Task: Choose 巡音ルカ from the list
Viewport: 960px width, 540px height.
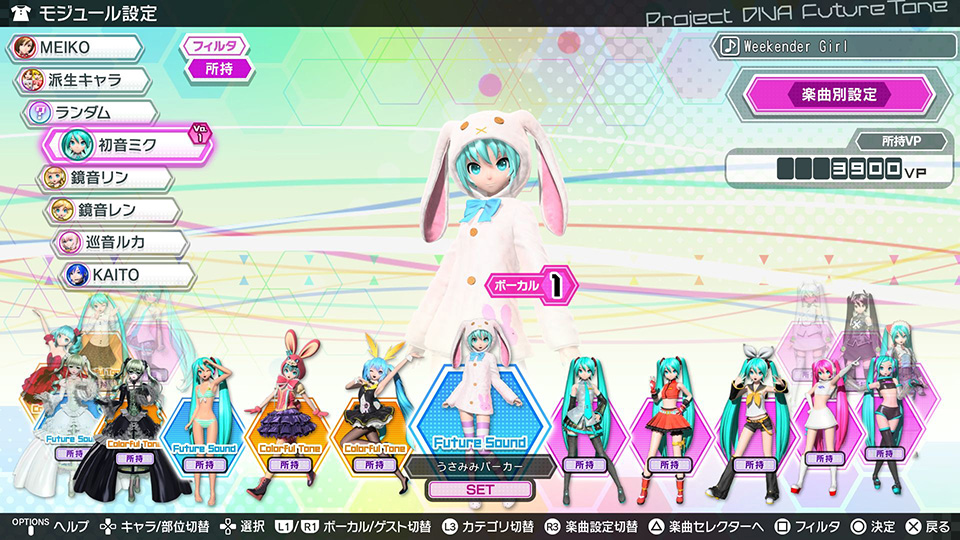Action: coord(118,242)
